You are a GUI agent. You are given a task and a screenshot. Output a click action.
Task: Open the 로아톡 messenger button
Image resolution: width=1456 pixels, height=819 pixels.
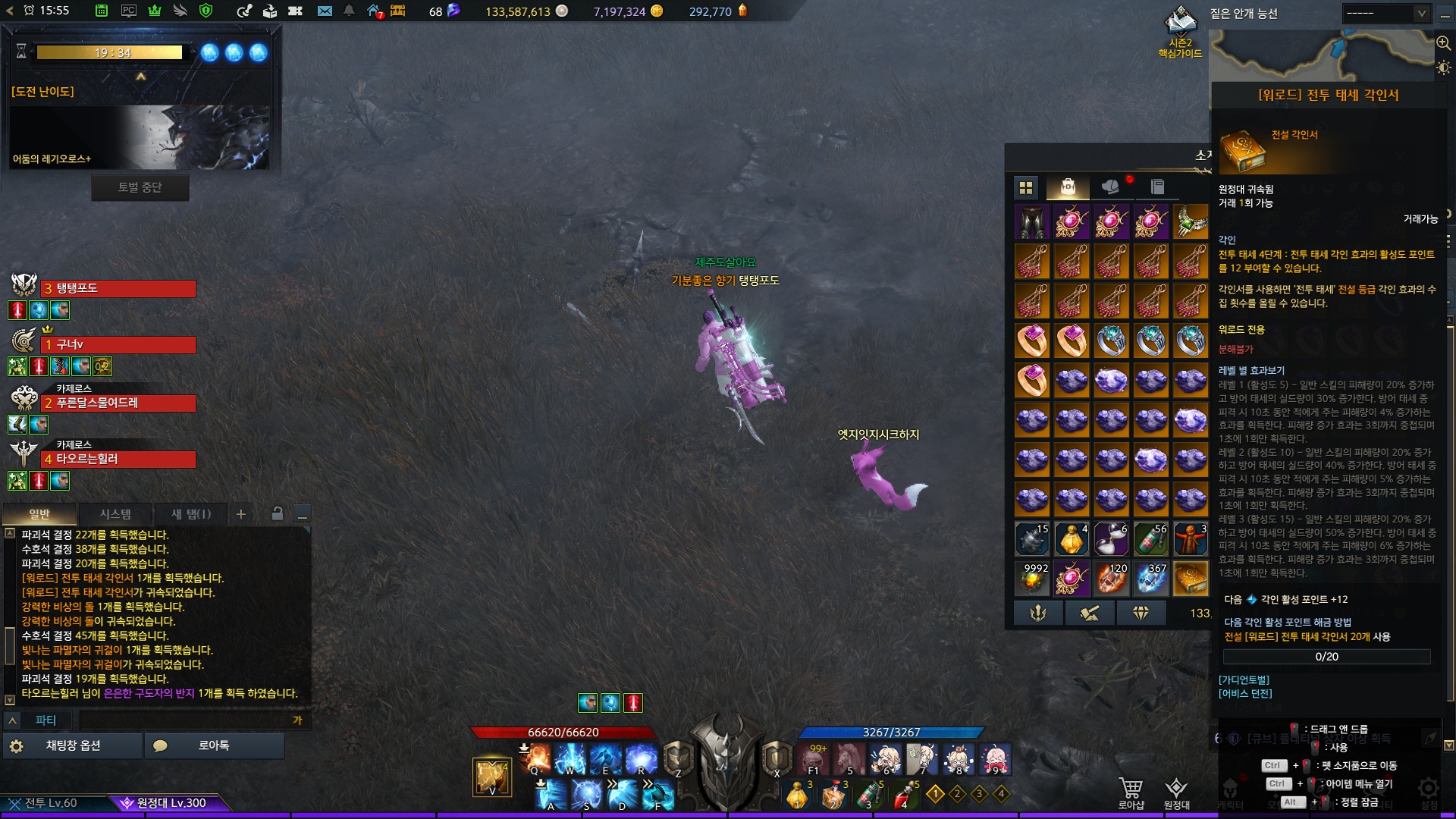213,745
